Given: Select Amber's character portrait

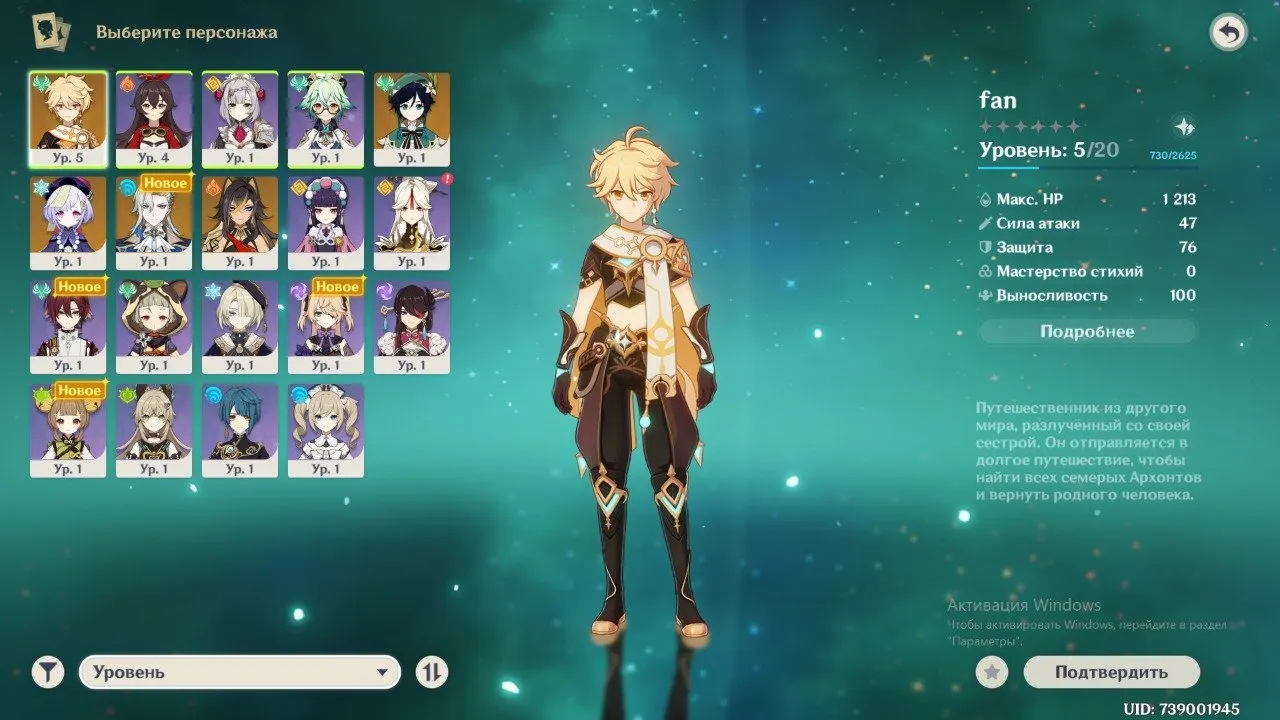Looking at the screenshot, I should 153,110.
